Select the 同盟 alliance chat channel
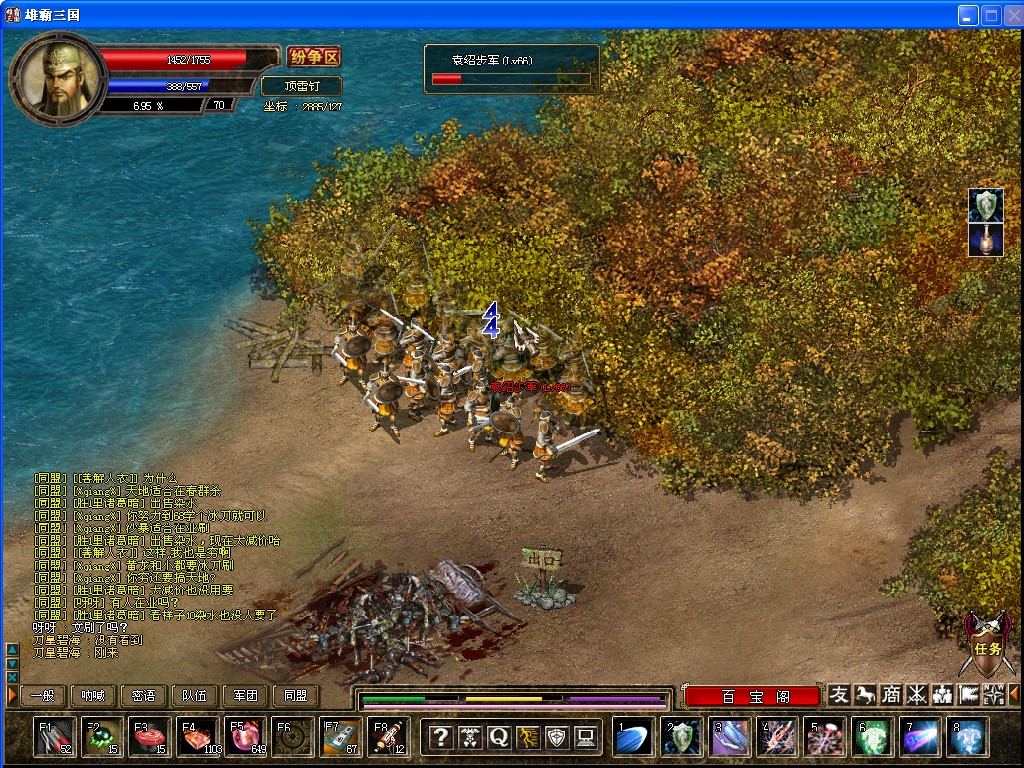The image size is (1024, 768). [296, 696]
